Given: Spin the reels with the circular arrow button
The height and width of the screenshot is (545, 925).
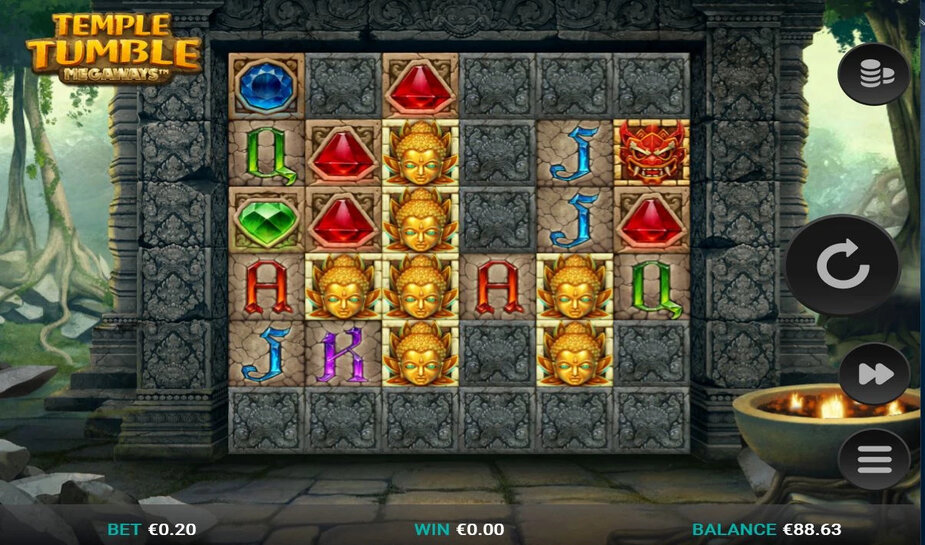Looking at the screenshot, I should coord(842,266).
